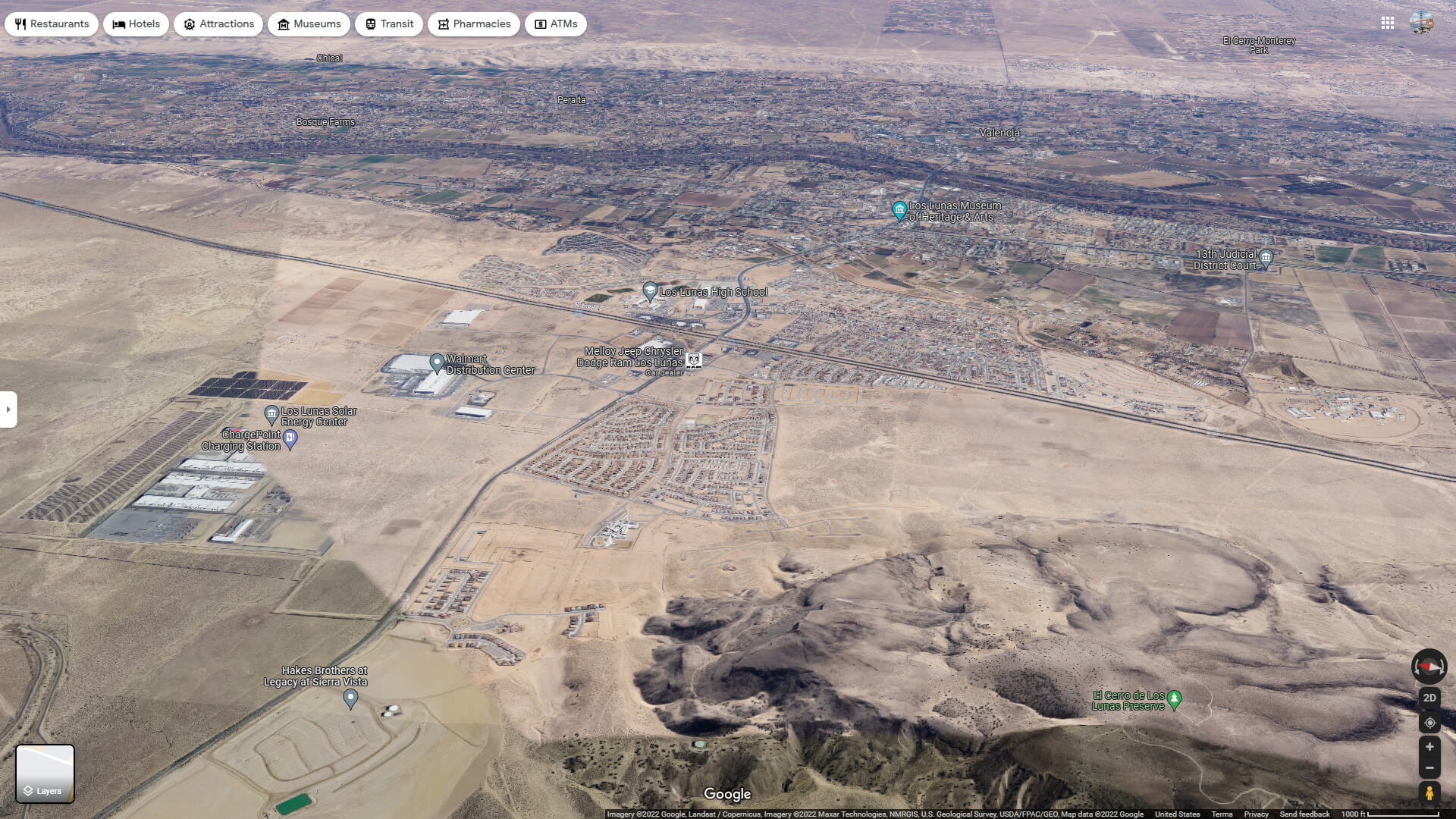
Task: Open the Layers panel
Action: [45, 773]
